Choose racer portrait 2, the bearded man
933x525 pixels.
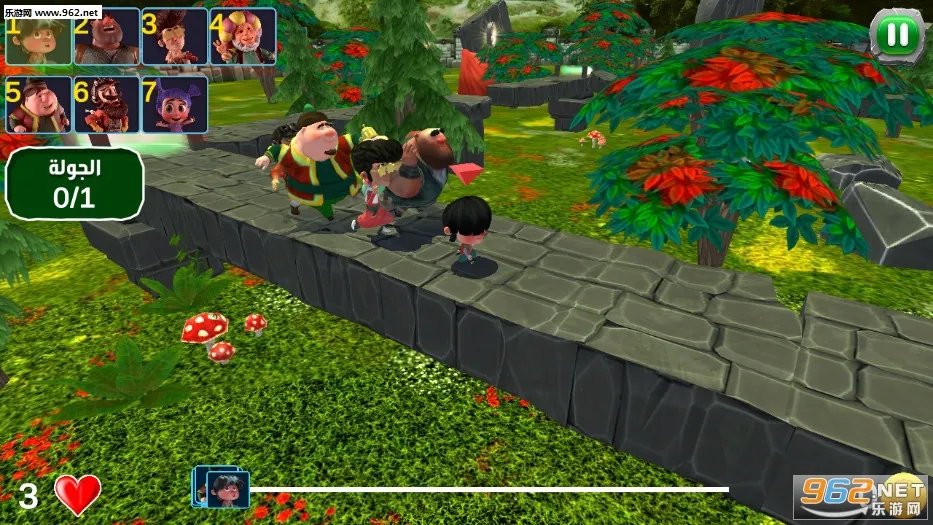[105, 37]
